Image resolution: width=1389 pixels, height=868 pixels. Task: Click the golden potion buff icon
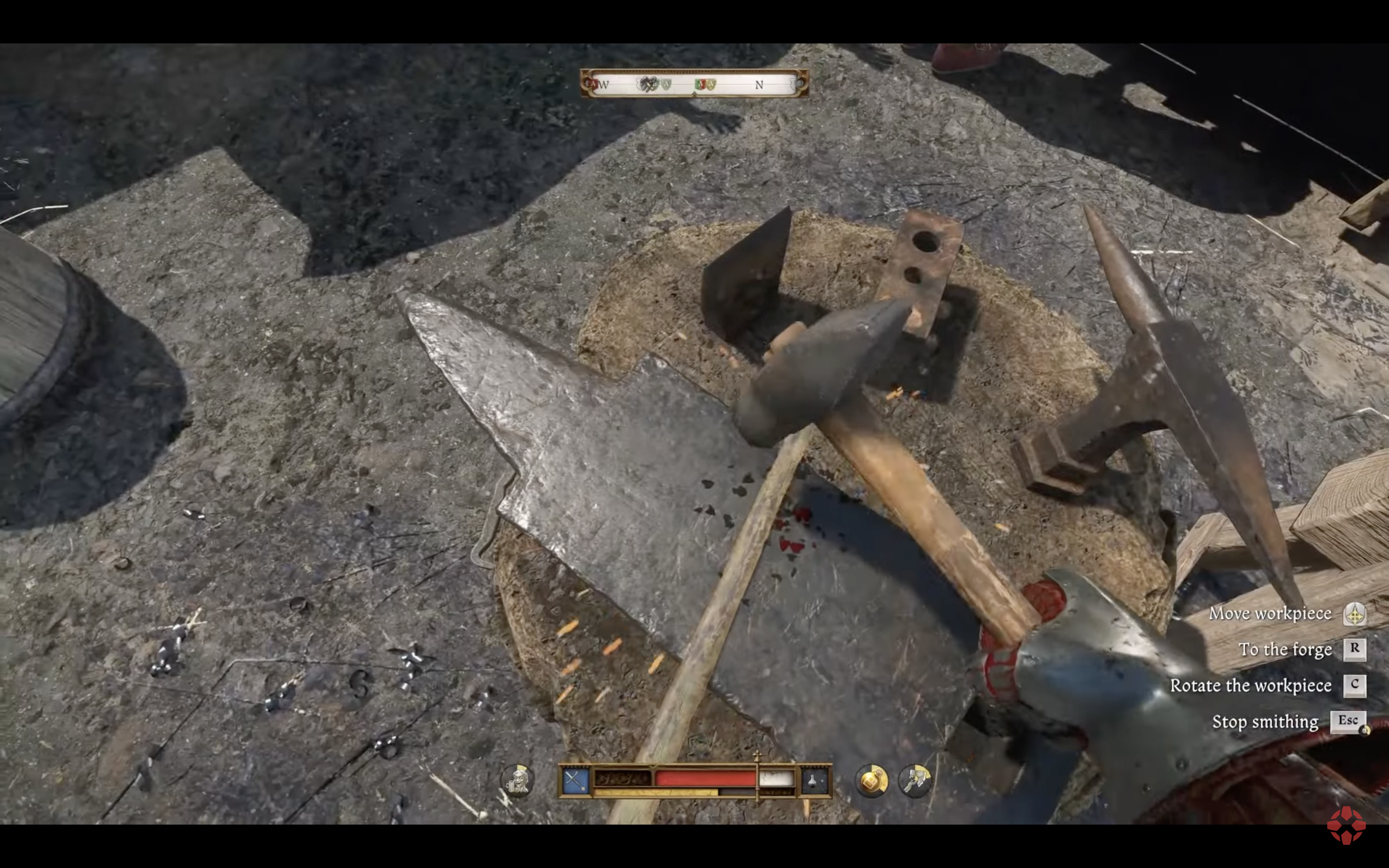pos(872,780)
